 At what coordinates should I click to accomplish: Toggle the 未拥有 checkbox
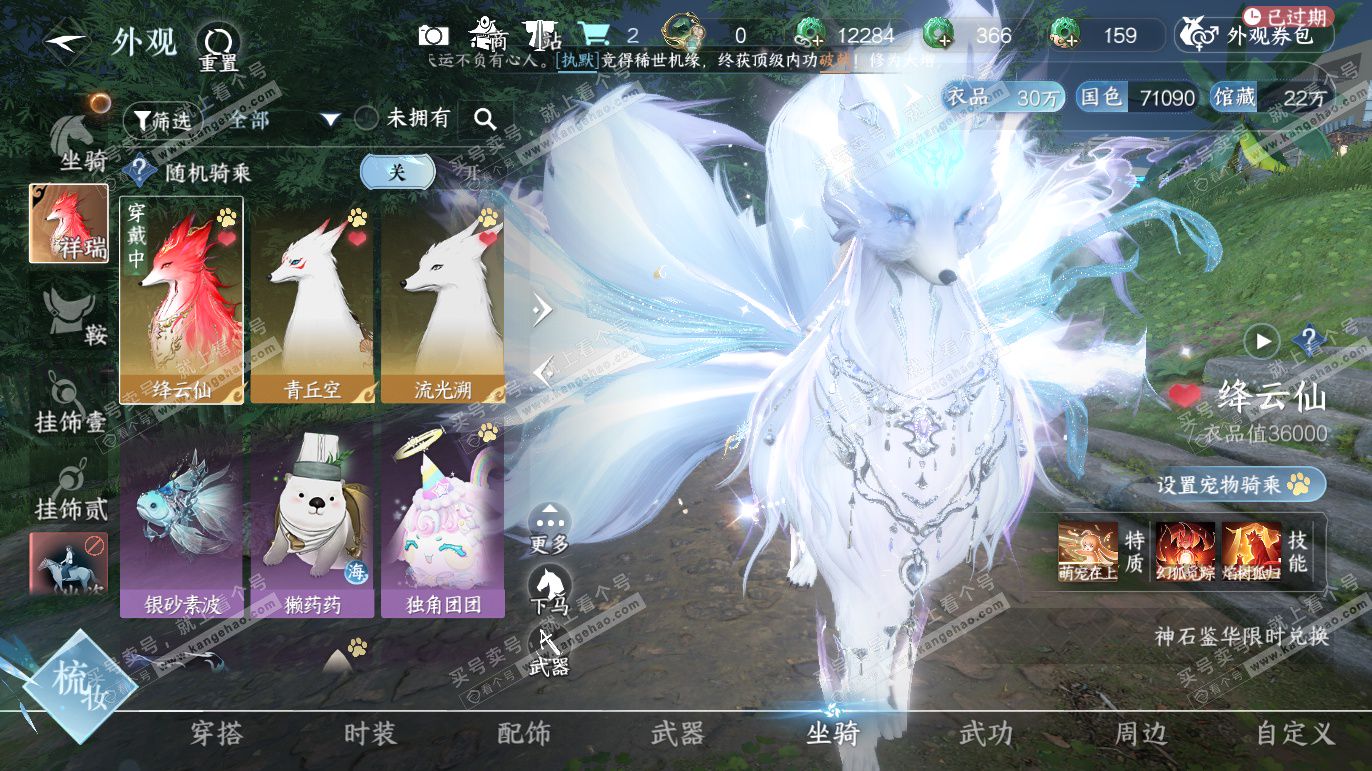[x=367, y=118]
